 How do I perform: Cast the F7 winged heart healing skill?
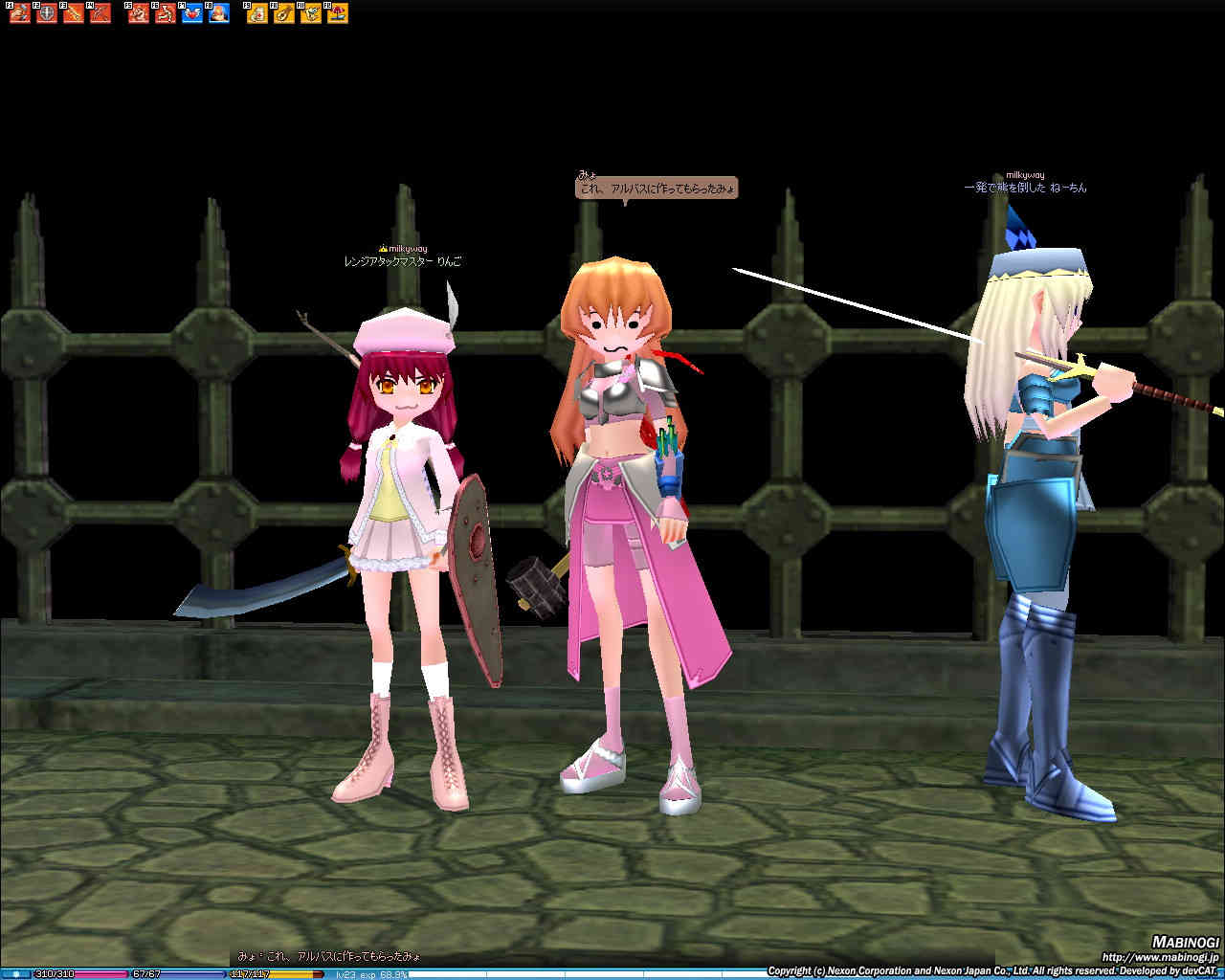click(x=192, y=13)
